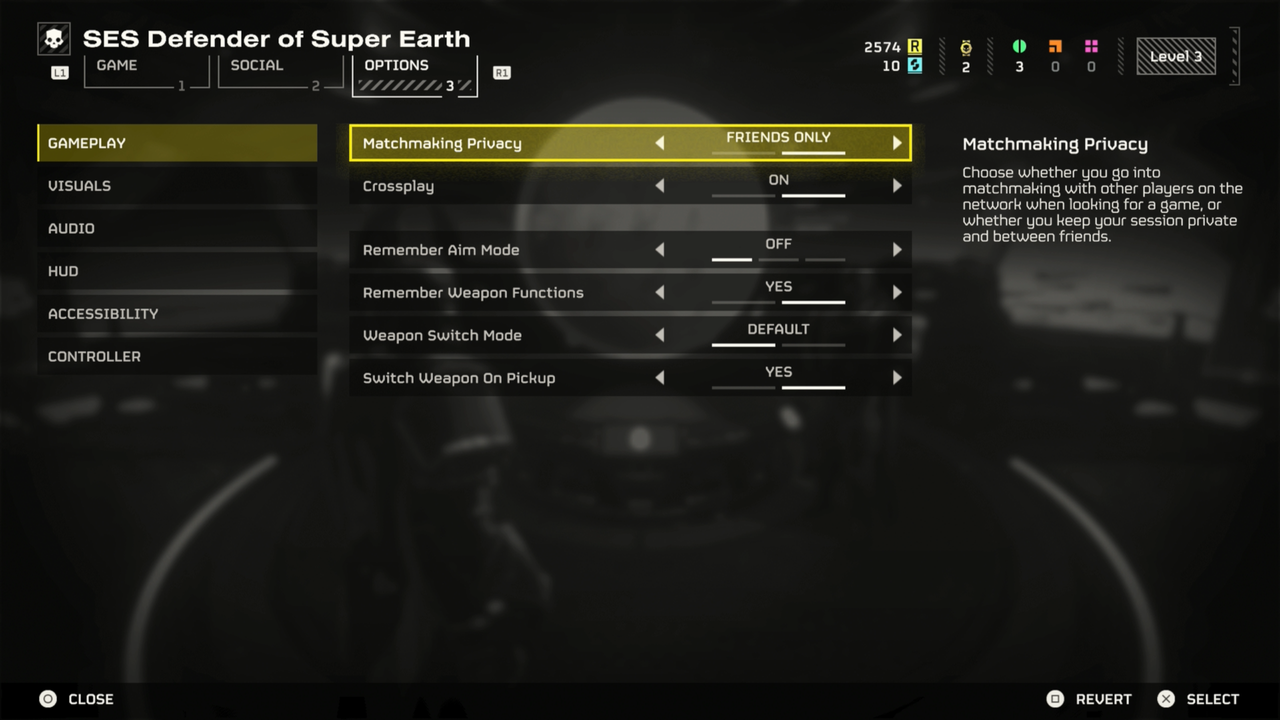Viewport: 1280px width, 720px height.
Task: Disable Switch Weapon On Pickup
Action: tap(659, 378)
